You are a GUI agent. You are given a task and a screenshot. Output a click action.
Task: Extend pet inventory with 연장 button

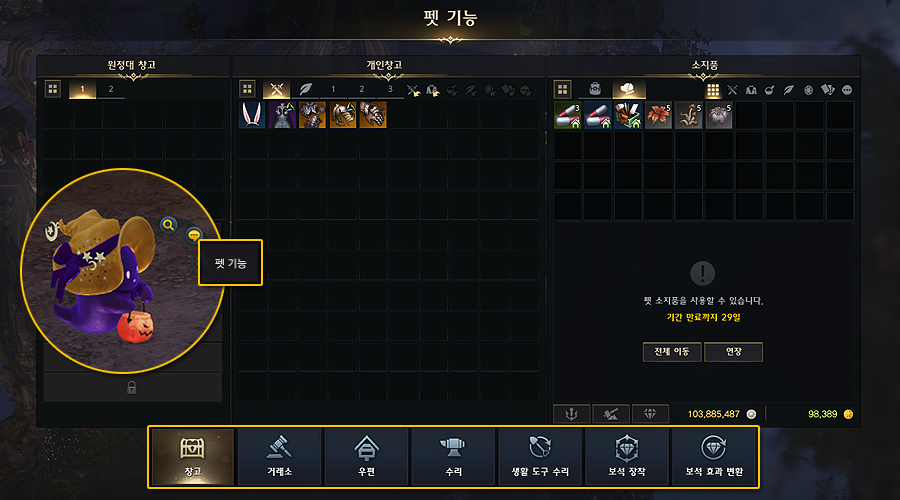pyautogui.click(x=733, y=352)
